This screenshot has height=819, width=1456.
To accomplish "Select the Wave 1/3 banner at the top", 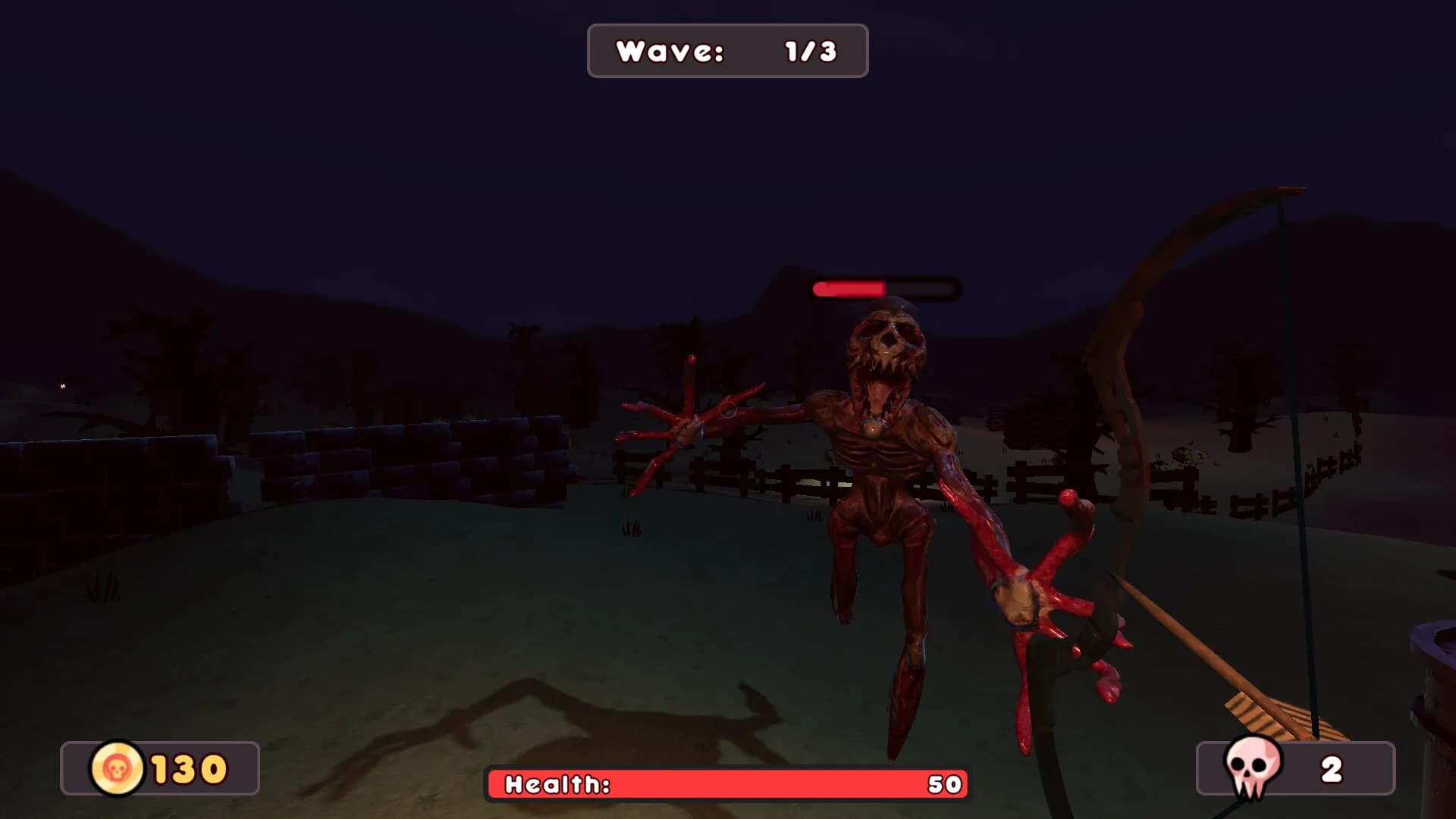I will (726, 51).
